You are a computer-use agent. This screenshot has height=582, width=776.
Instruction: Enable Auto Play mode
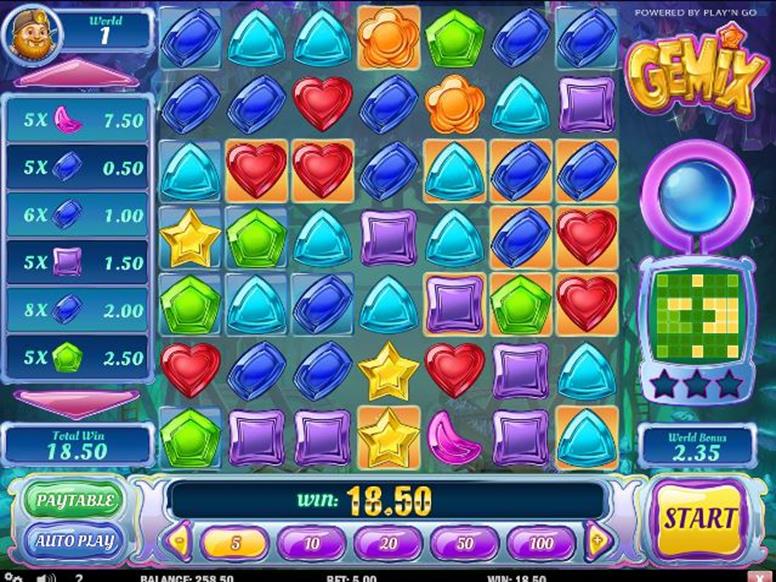(75, 541)
